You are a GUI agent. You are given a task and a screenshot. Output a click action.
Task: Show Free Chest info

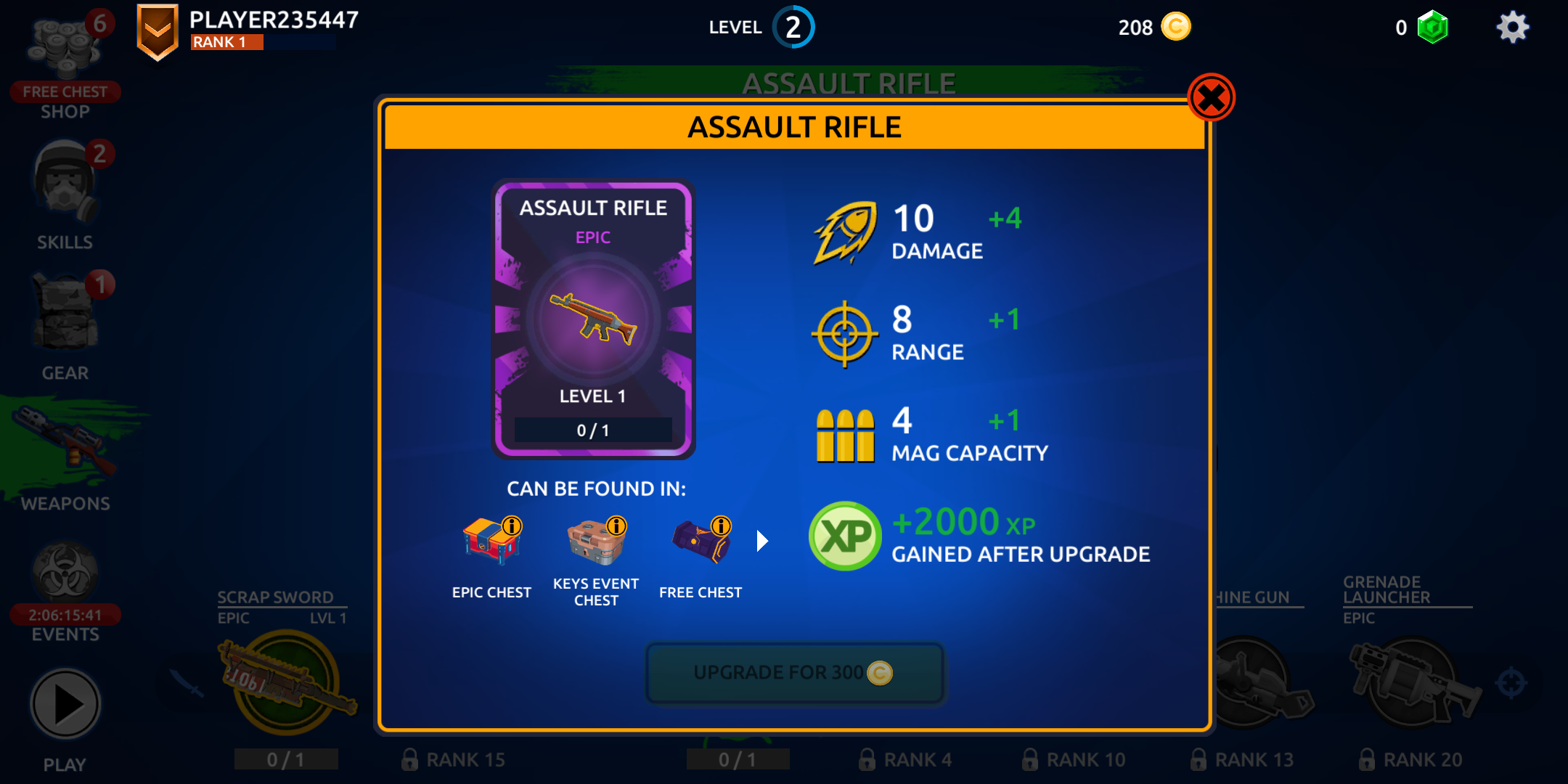coord(721,526)
